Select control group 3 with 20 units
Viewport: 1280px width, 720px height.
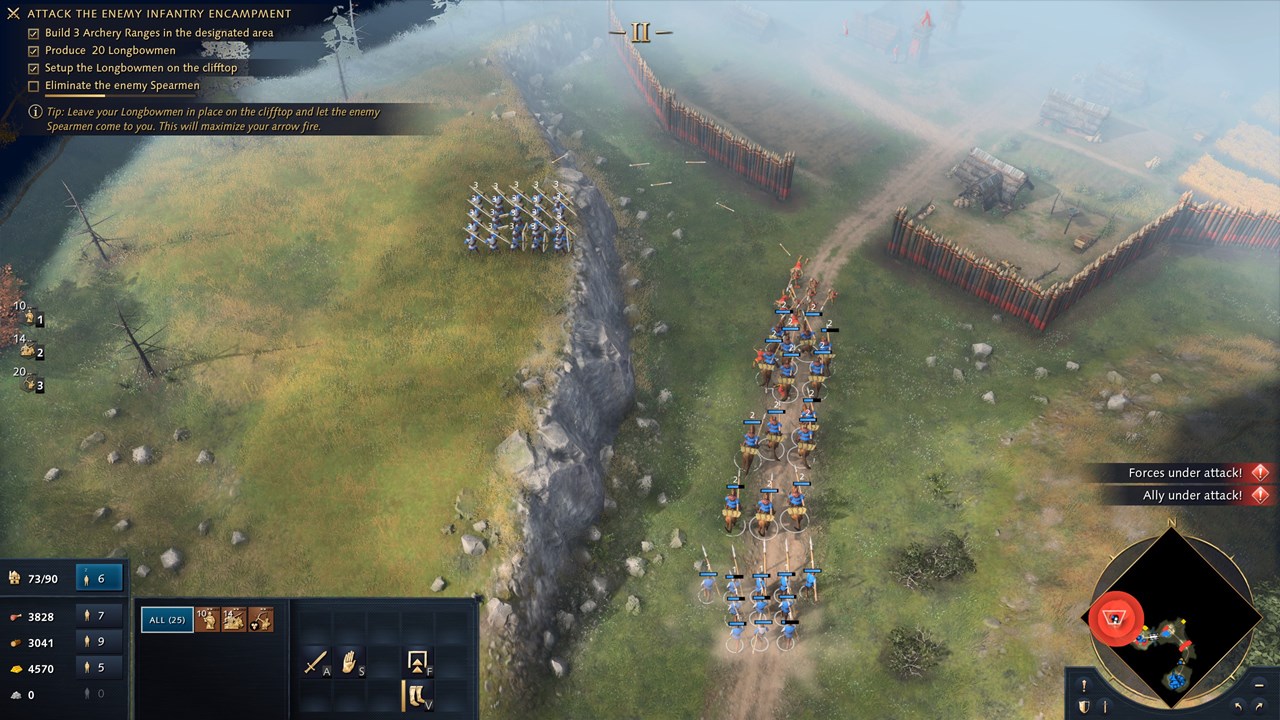pos(30,383)
